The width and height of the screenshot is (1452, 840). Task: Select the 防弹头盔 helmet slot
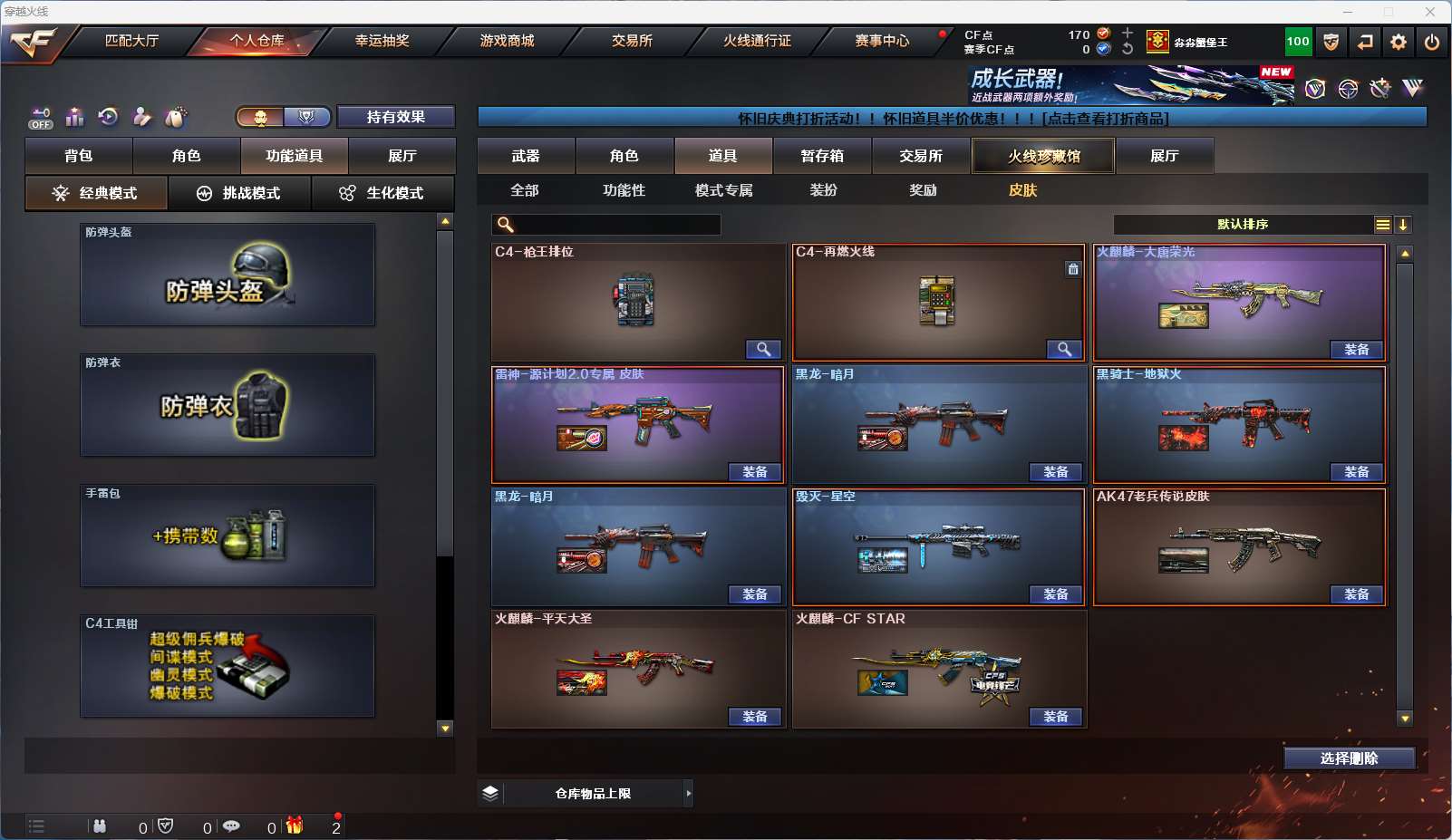click(x=227, y=275)
